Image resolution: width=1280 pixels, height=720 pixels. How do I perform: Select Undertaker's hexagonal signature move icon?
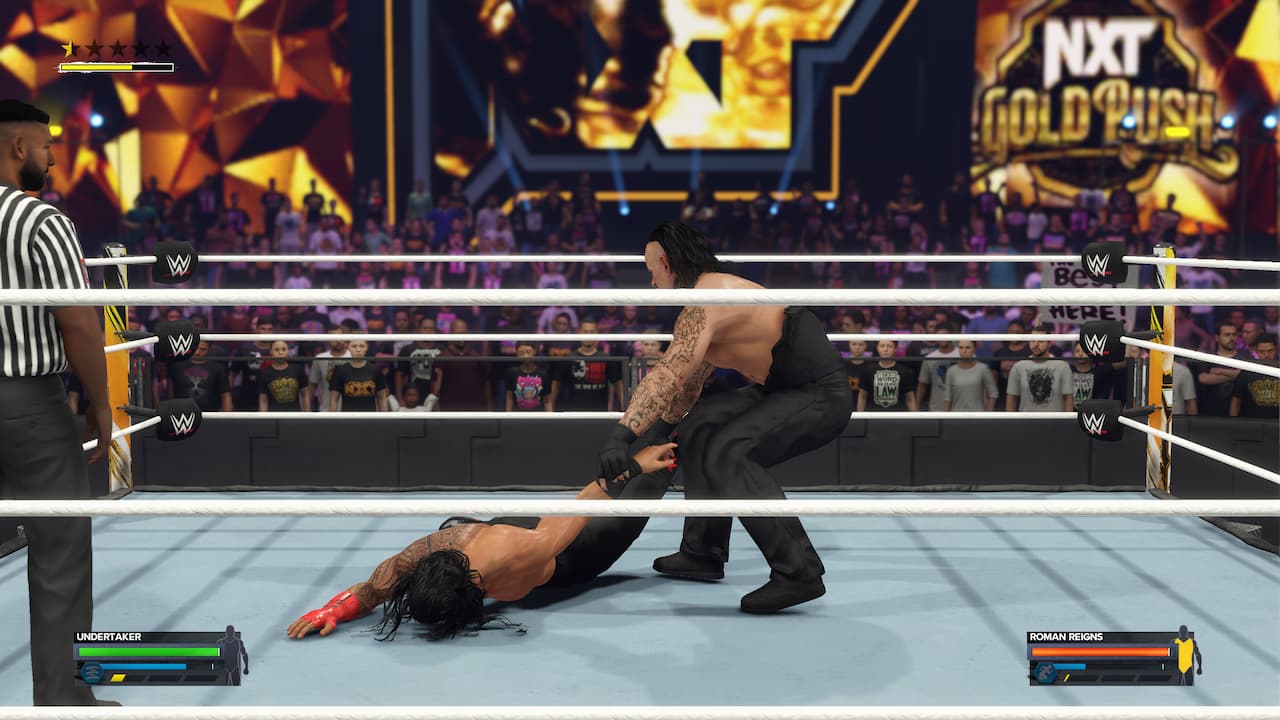click(x=91, y=671)
